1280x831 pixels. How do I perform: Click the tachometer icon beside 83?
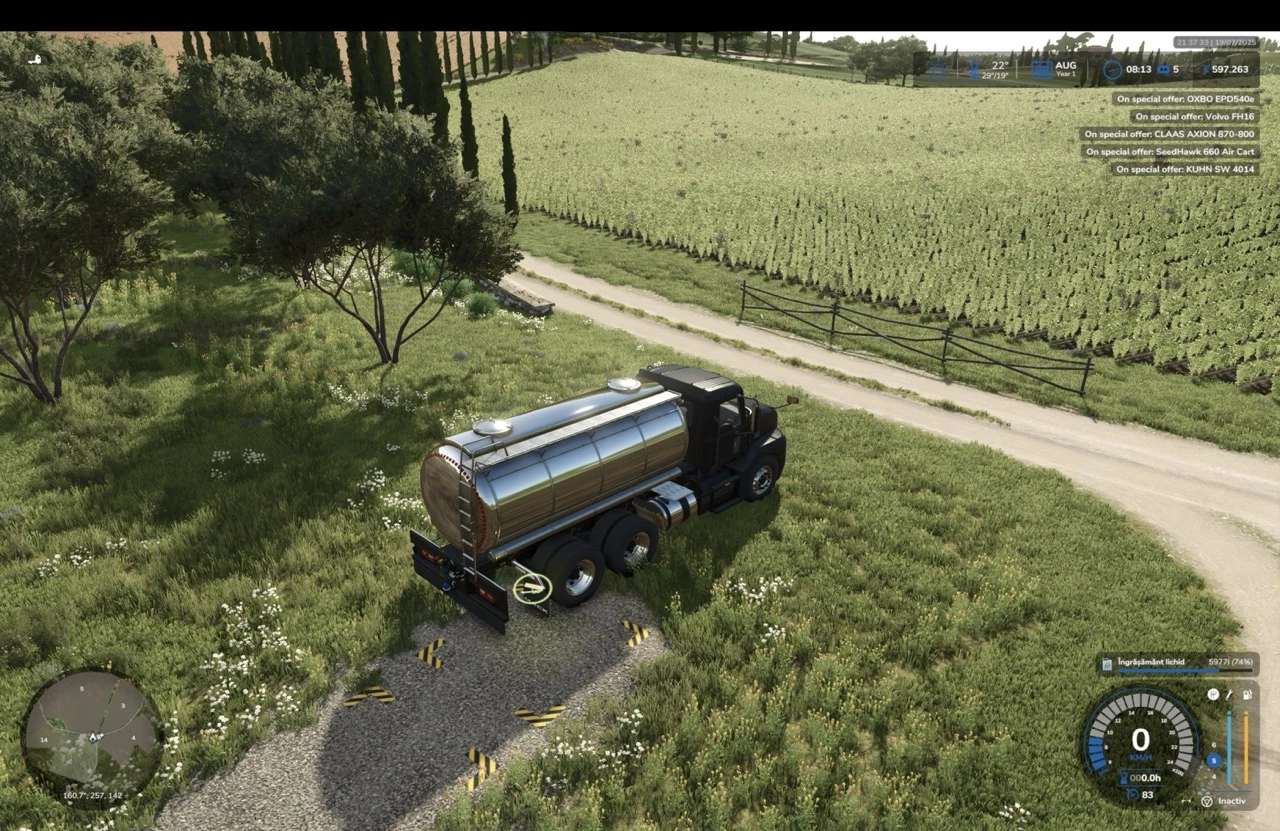click(x=1133, y=794)
